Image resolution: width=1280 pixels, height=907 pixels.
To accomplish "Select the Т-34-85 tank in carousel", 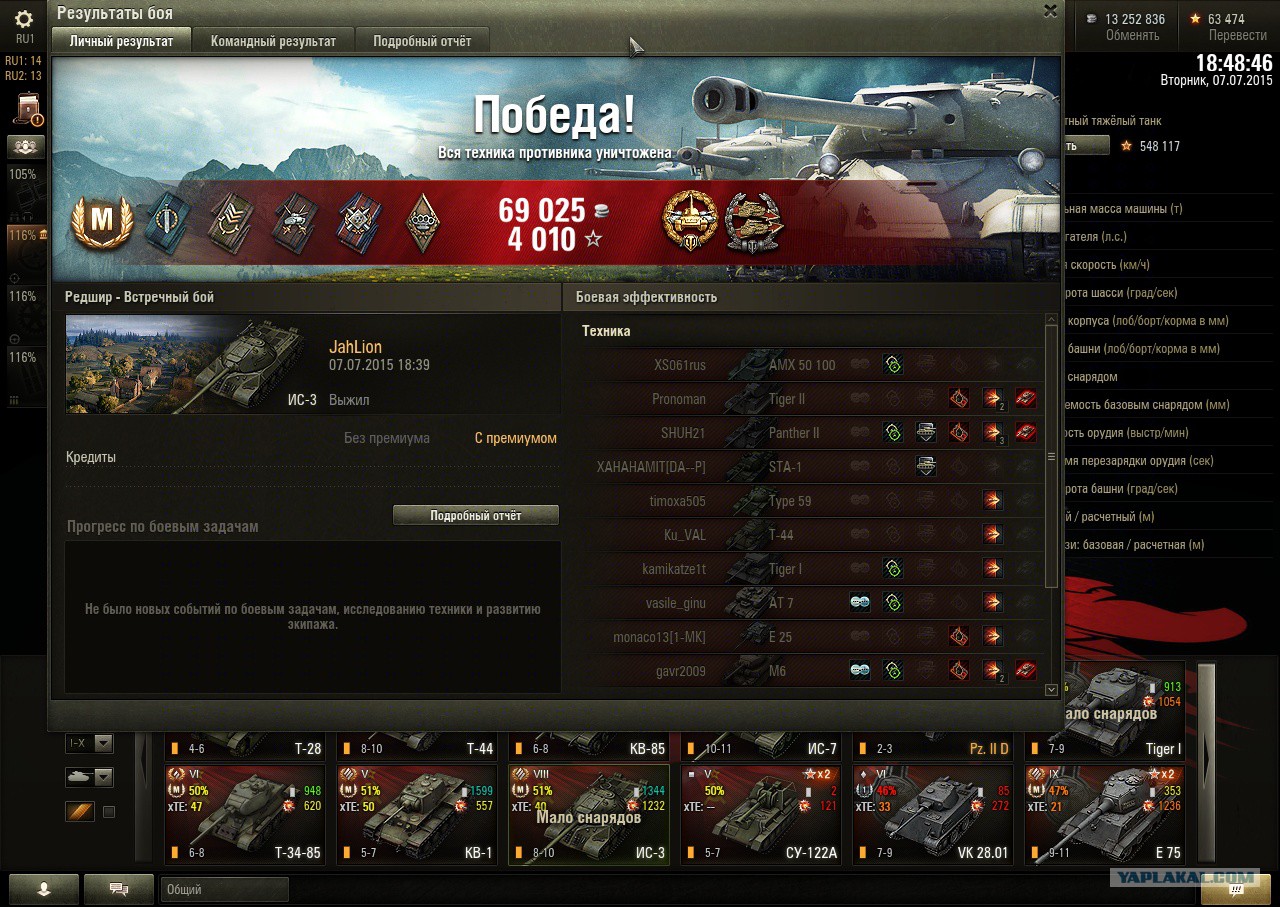I will point(244,814).
